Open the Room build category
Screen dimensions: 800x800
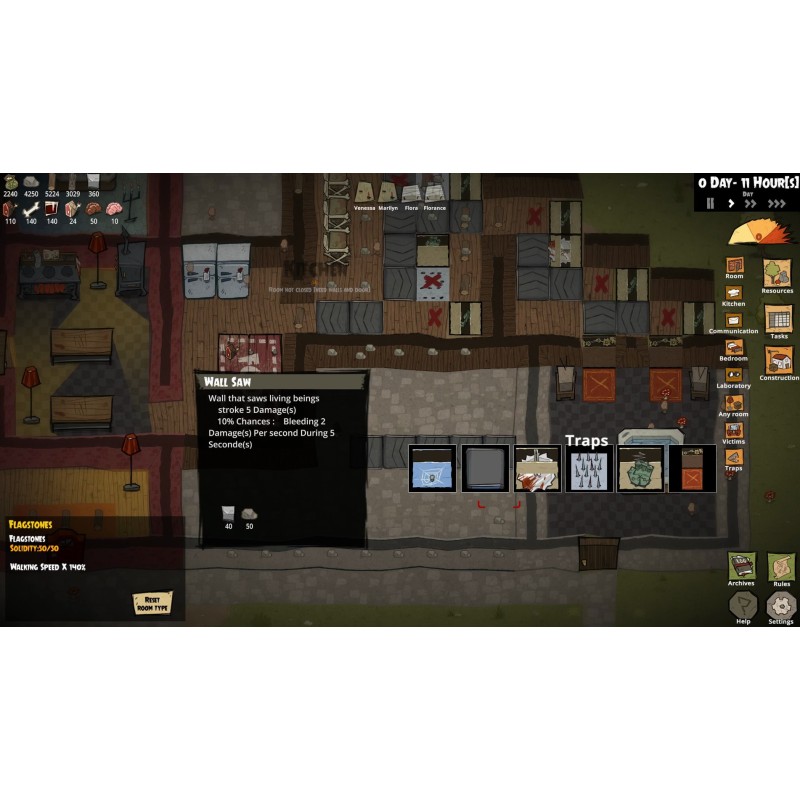734,266
